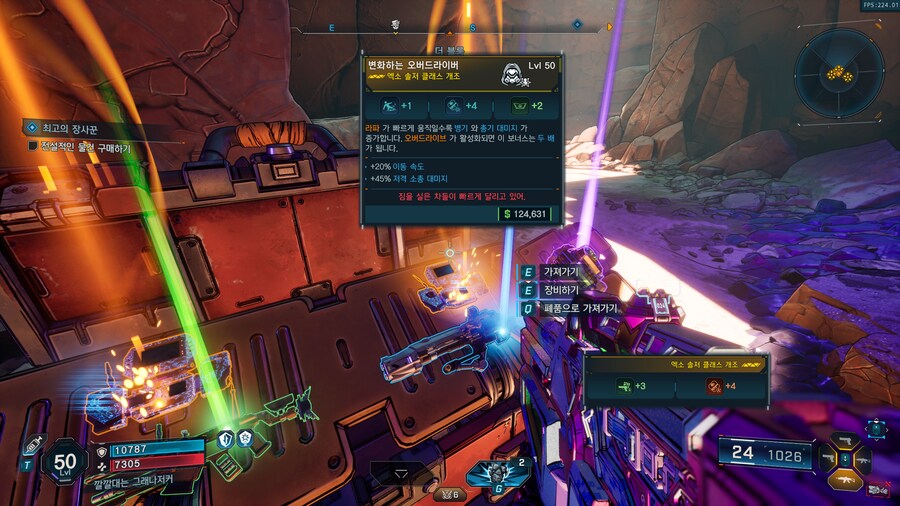Select the grenade ability icon

point(498,474)
